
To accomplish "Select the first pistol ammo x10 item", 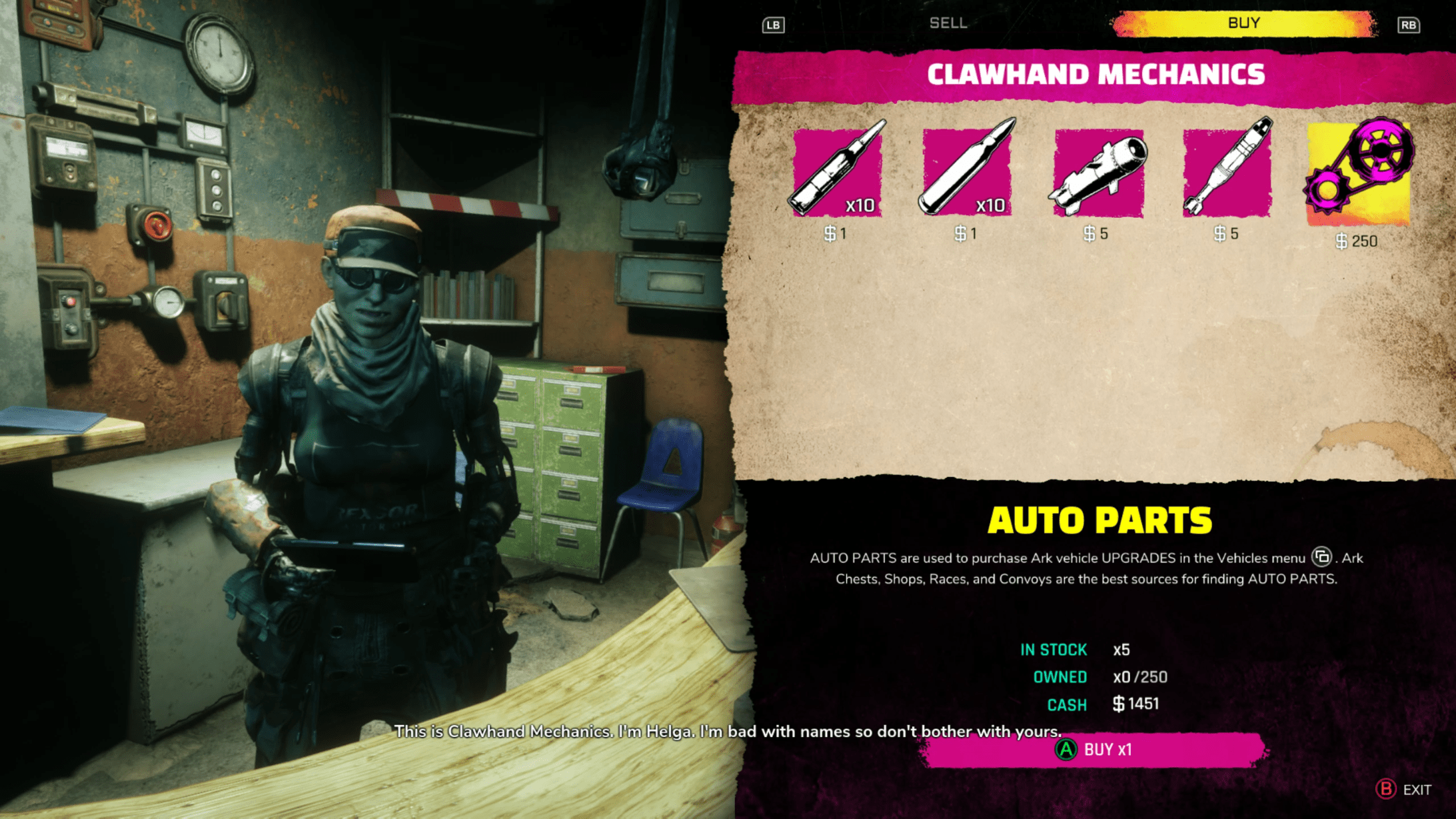I will tap(837, 173).
